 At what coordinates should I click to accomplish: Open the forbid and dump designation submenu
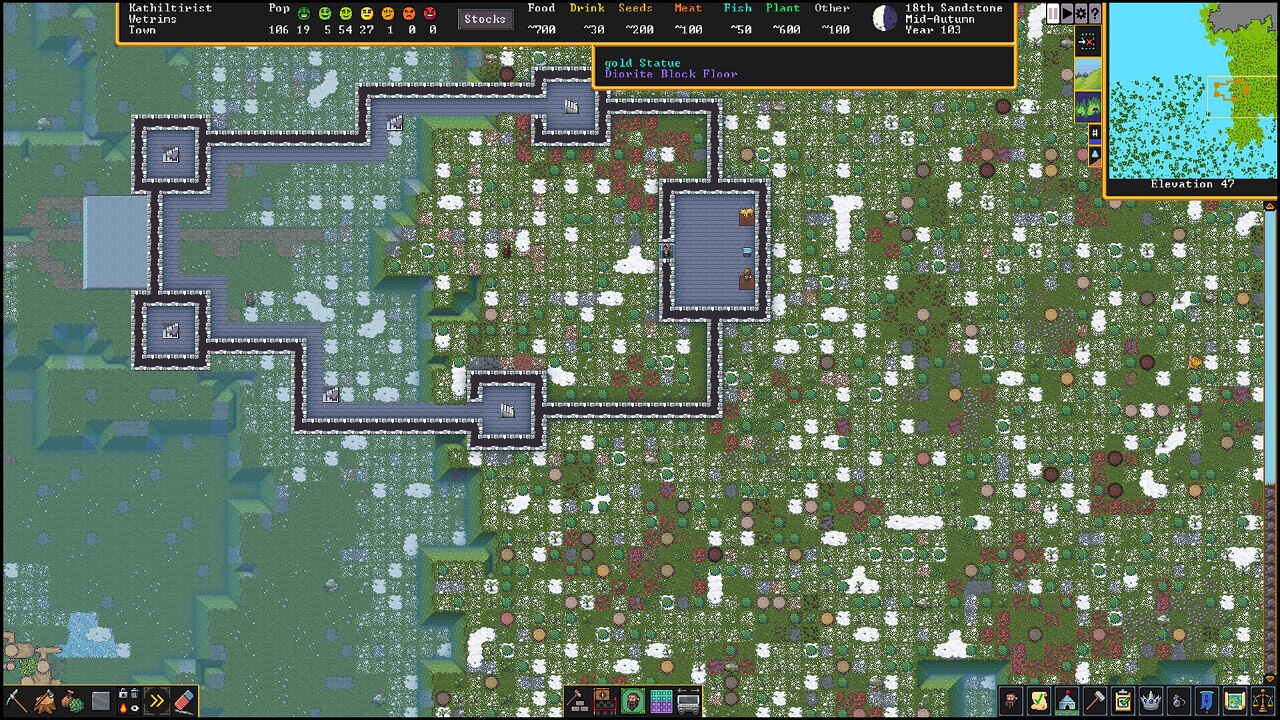[128, 700]
